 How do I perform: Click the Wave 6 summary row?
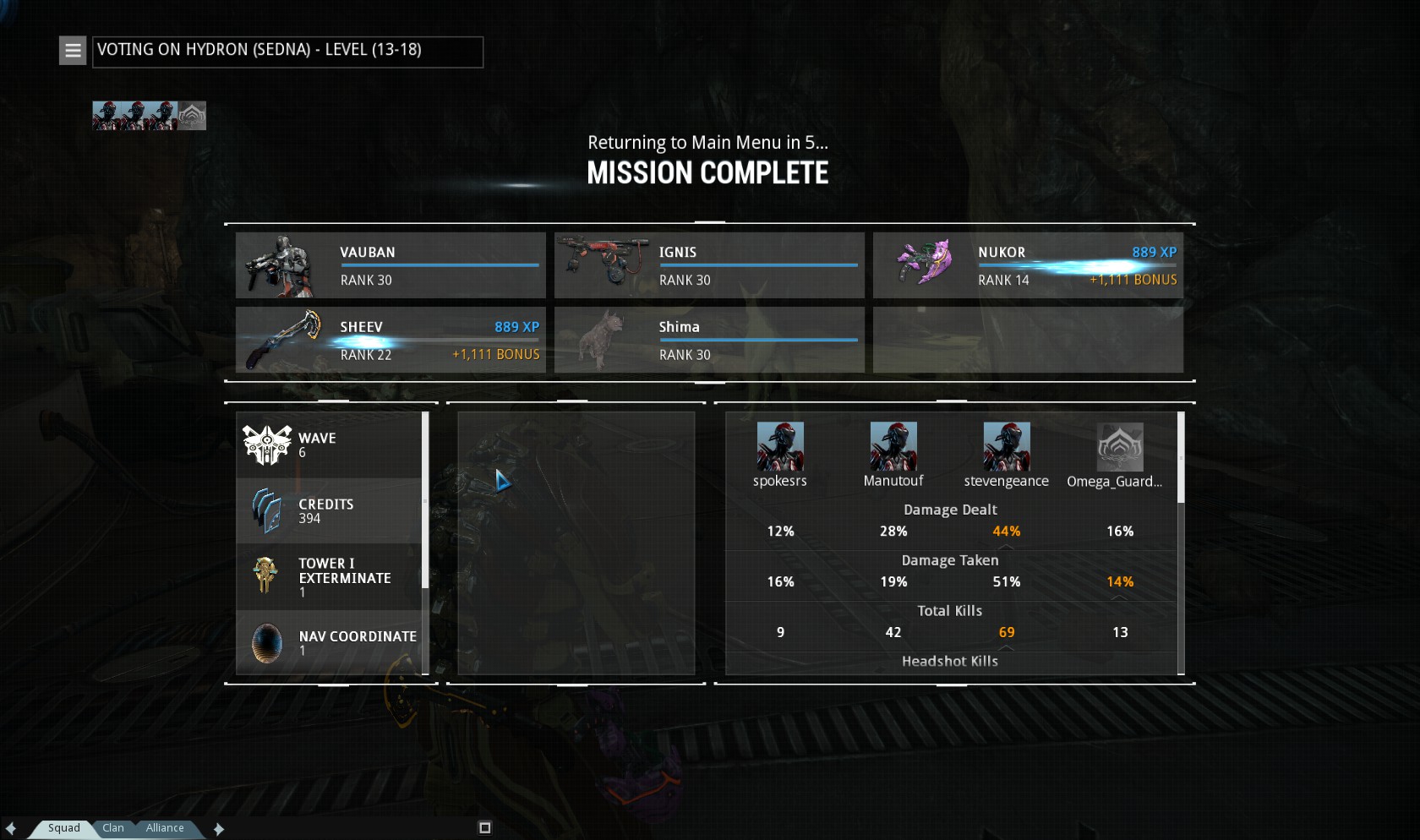click(330, 445)
